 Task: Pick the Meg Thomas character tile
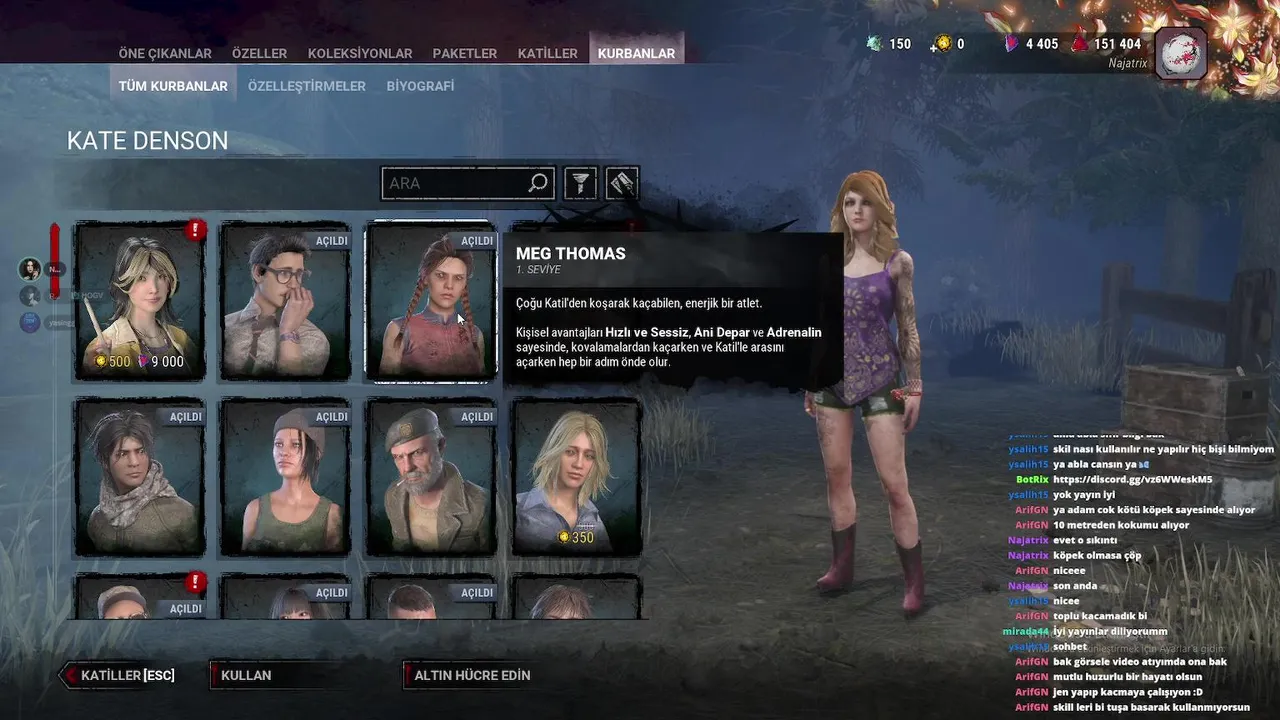(x=431, y=300)
